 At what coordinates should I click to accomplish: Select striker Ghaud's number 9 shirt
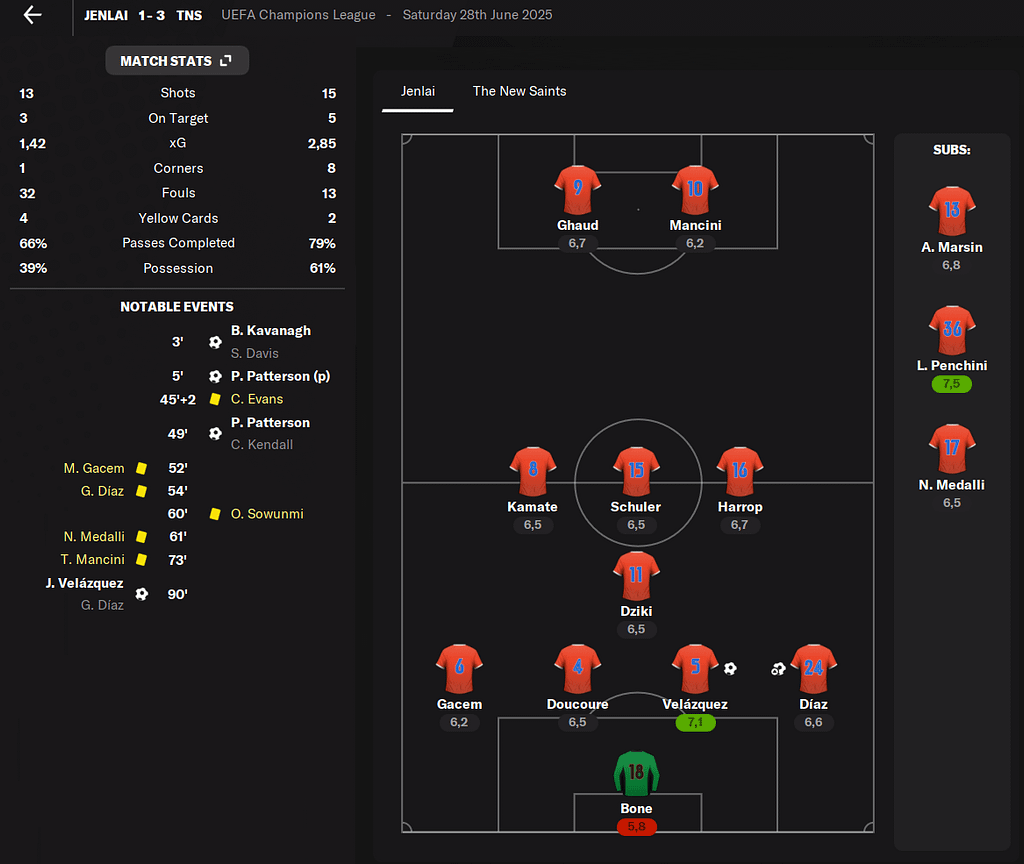pyautogui.click(x=577, y=190)
